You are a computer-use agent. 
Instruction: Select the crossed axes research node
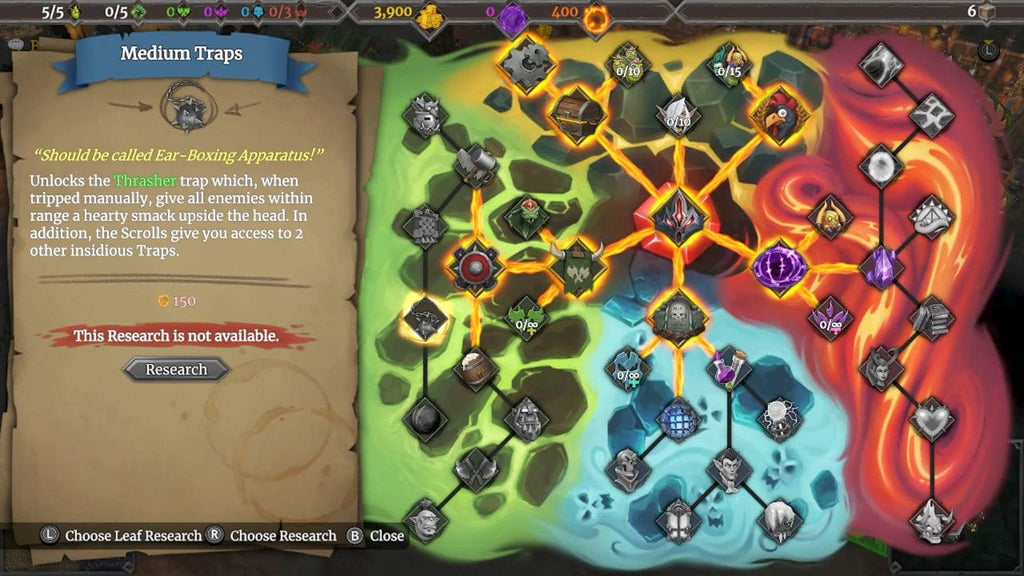point(475,469)
